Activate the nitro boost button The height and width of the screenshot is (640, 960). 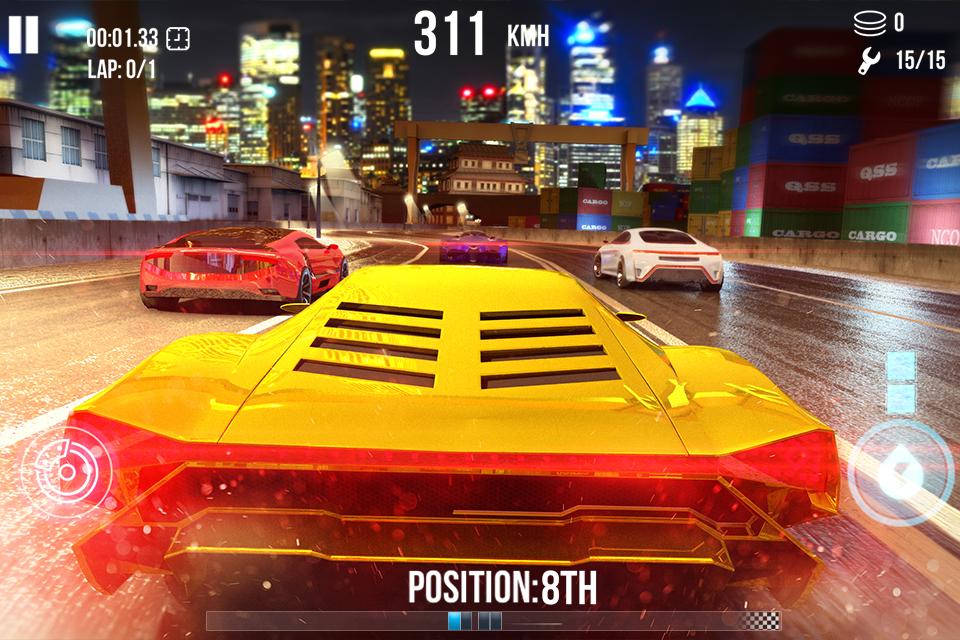[900, 472]
